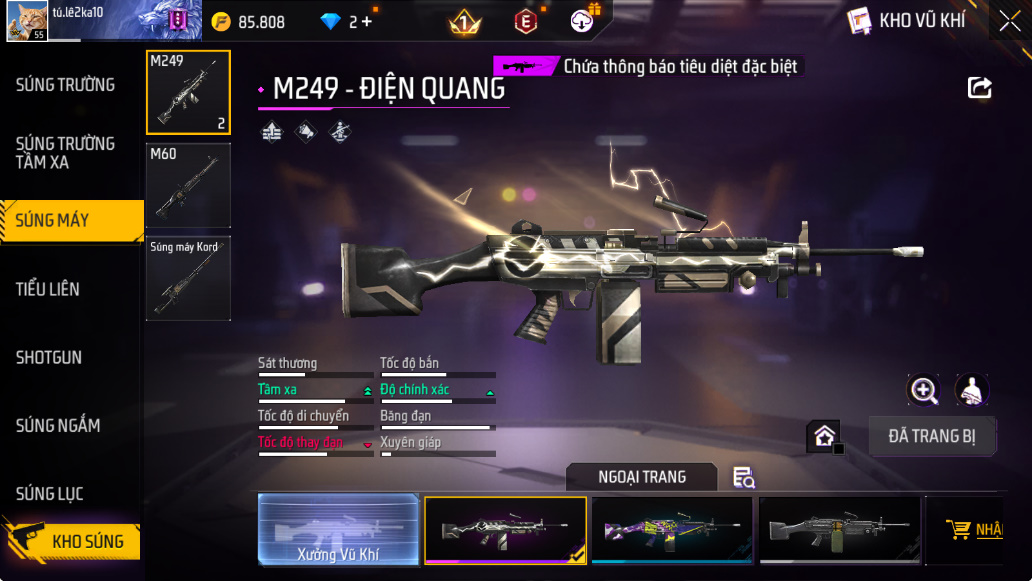Viewport: 1032px width, 581px height.
Task: Open the magnifier zoom view icon
Action: pyautogui.click(x=922, y=390)
